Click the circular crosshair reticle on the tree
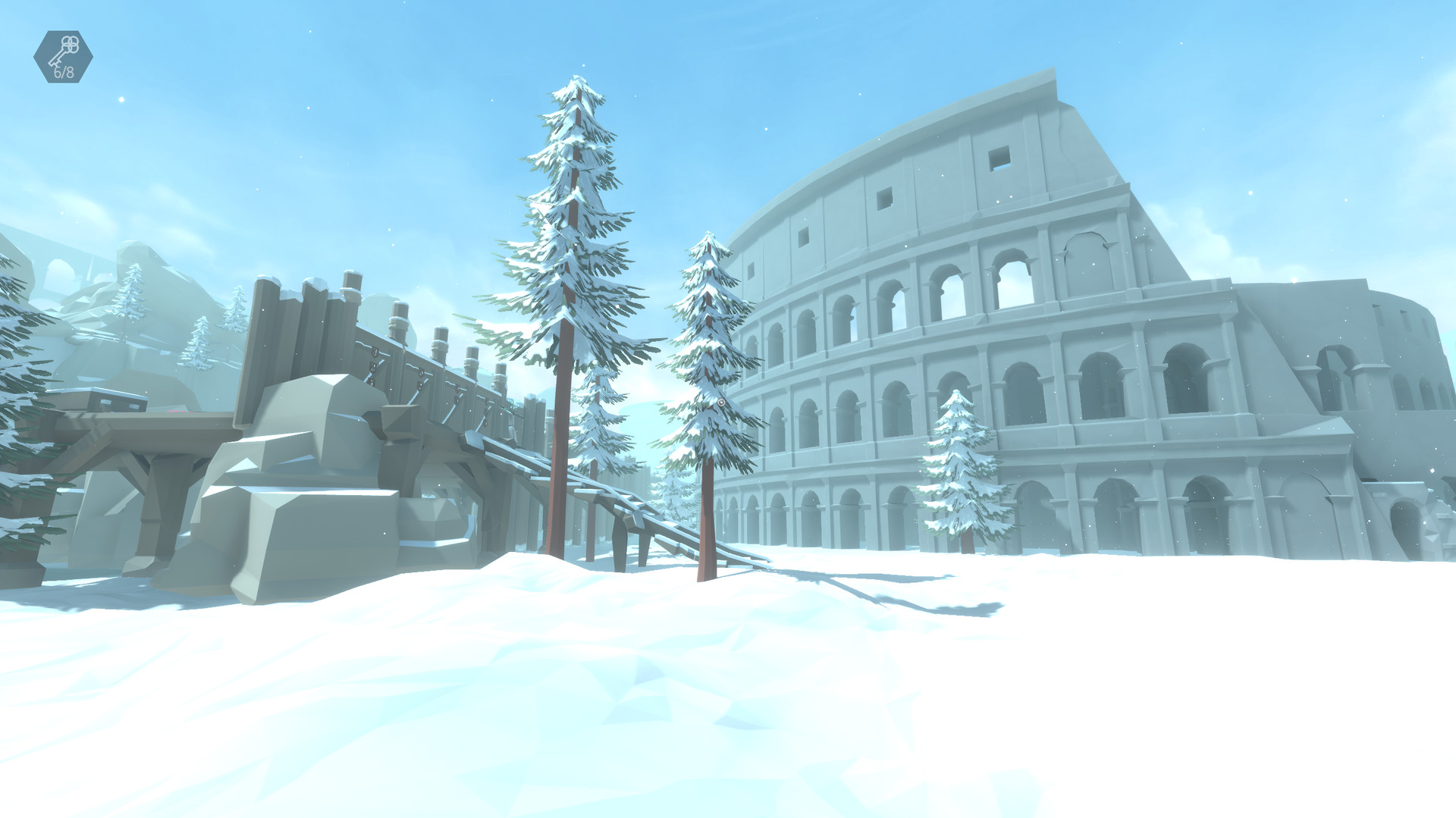 721,403
